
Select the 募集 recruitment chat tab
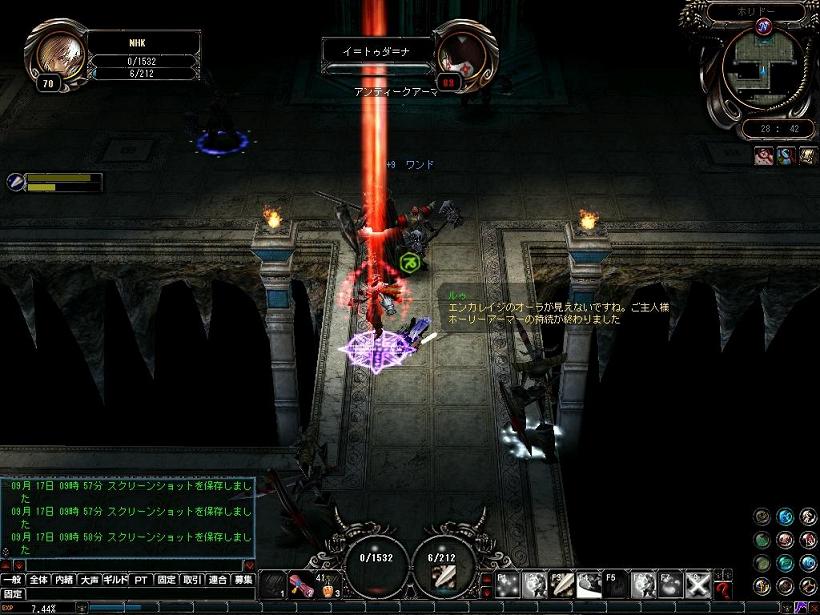[243, 579]
